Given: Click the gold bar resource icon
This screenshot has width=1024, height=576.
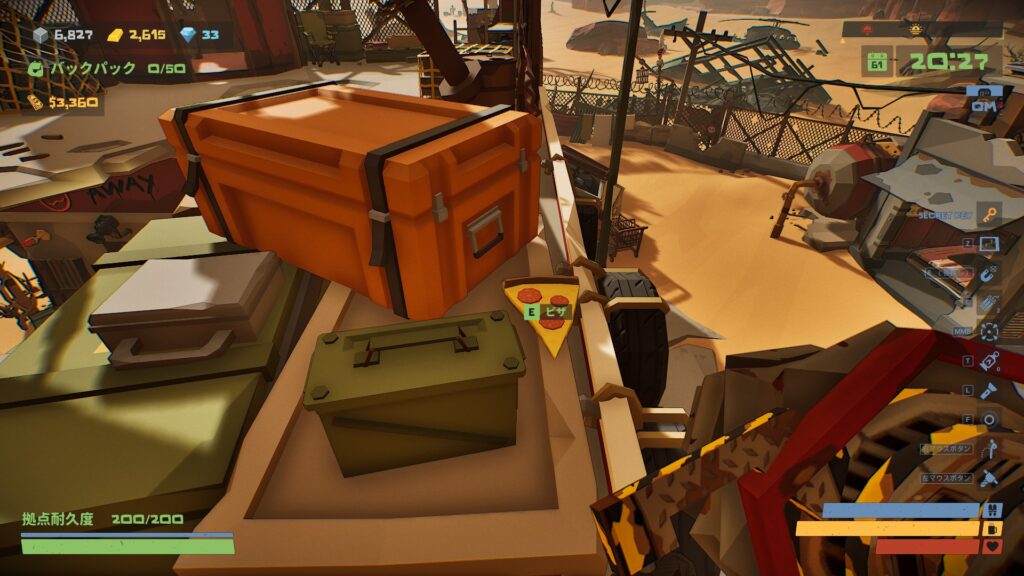Looking at the screenshot, I should 116,36.
